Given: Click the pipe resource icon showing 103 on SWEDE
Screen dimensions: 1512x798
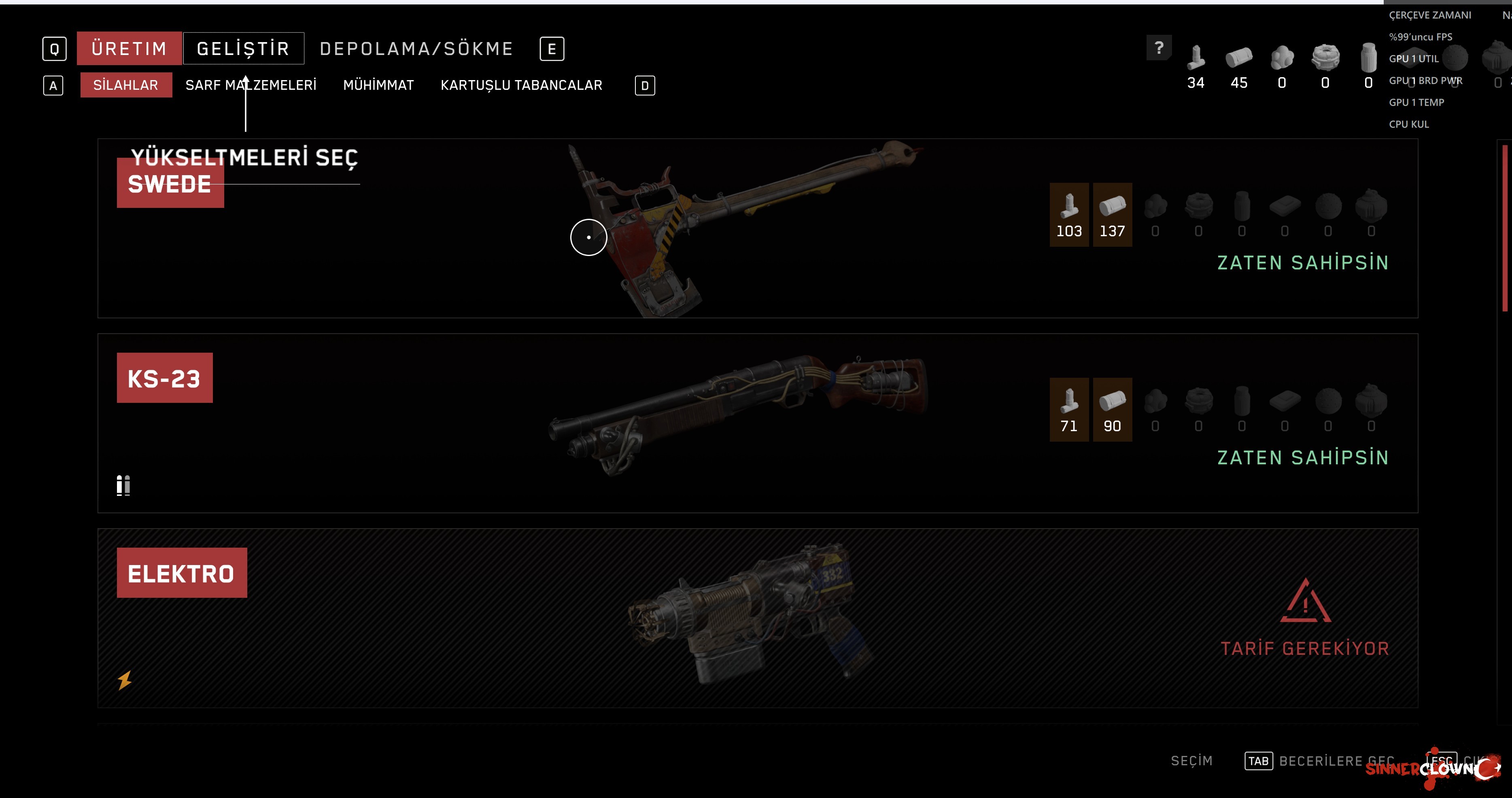Looking at the screenshot, I should coord(1069,208).
